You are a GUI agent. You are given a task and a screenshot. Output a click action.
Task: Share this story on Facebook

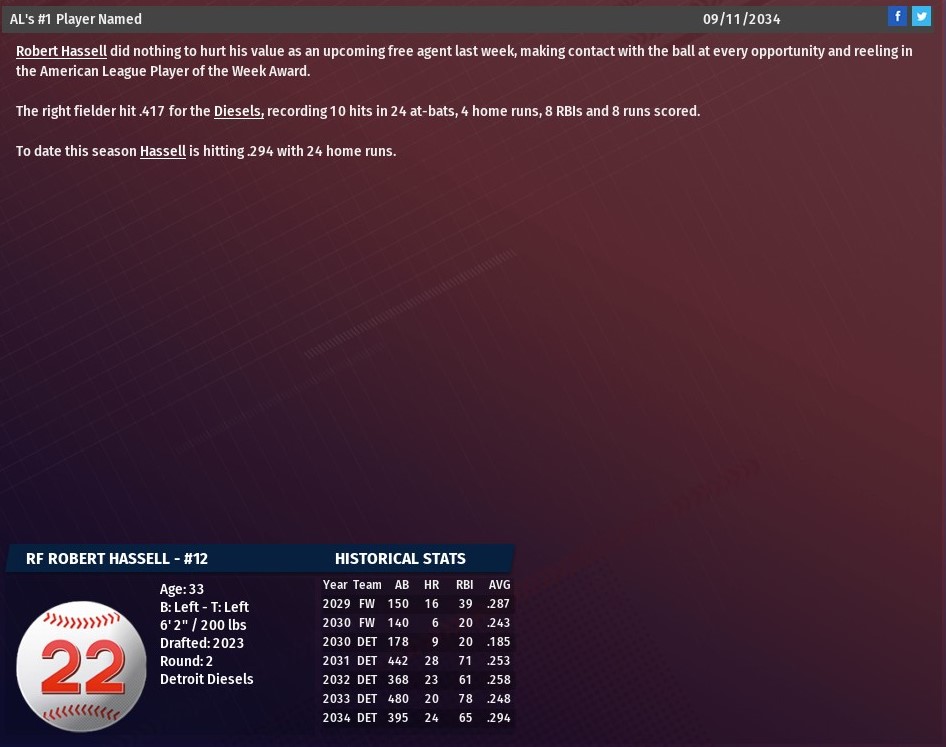pyautogui.click(x=897, y=16)
